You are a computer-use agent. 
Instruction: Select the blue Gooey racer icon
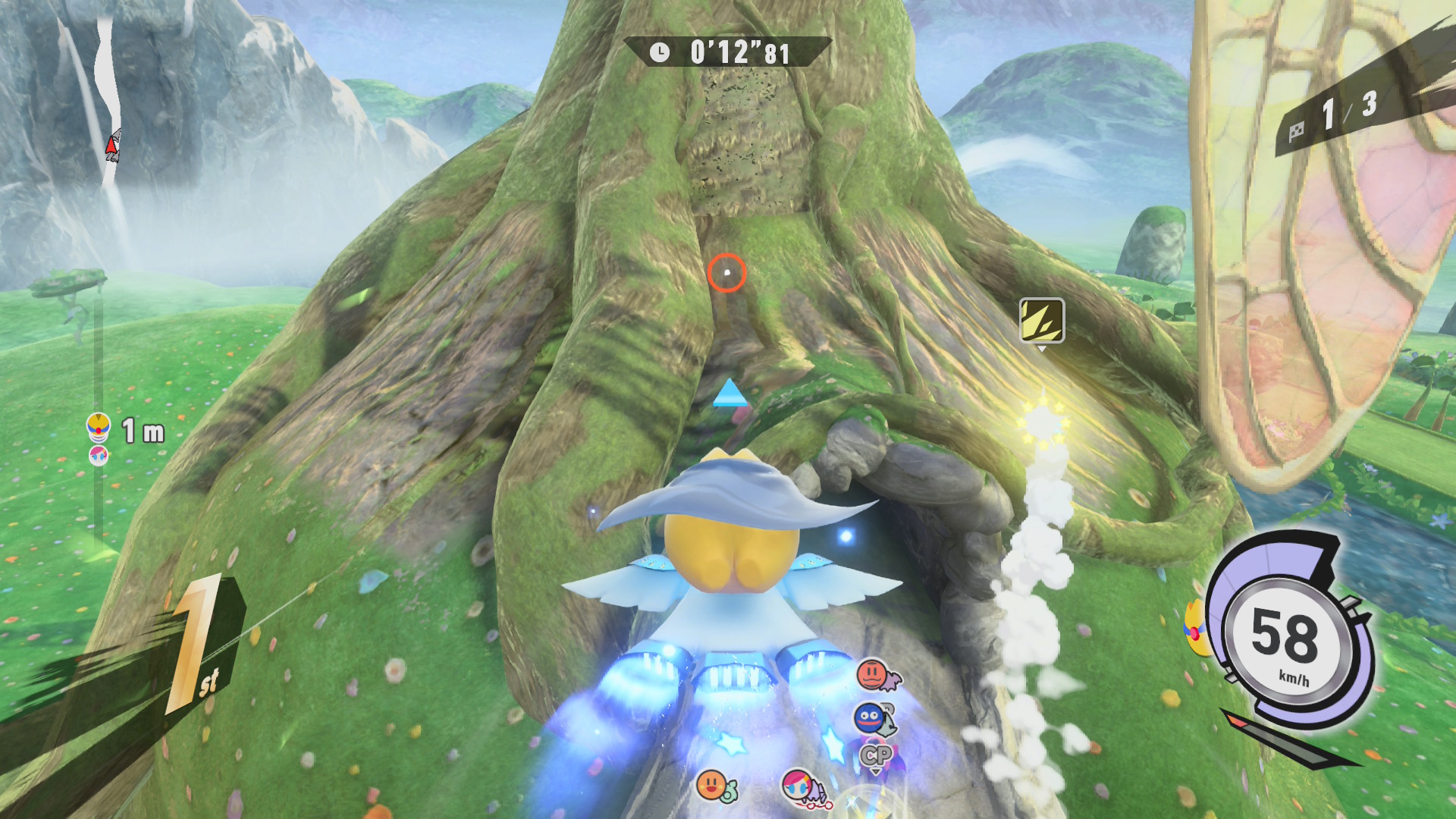coord(871,717)
